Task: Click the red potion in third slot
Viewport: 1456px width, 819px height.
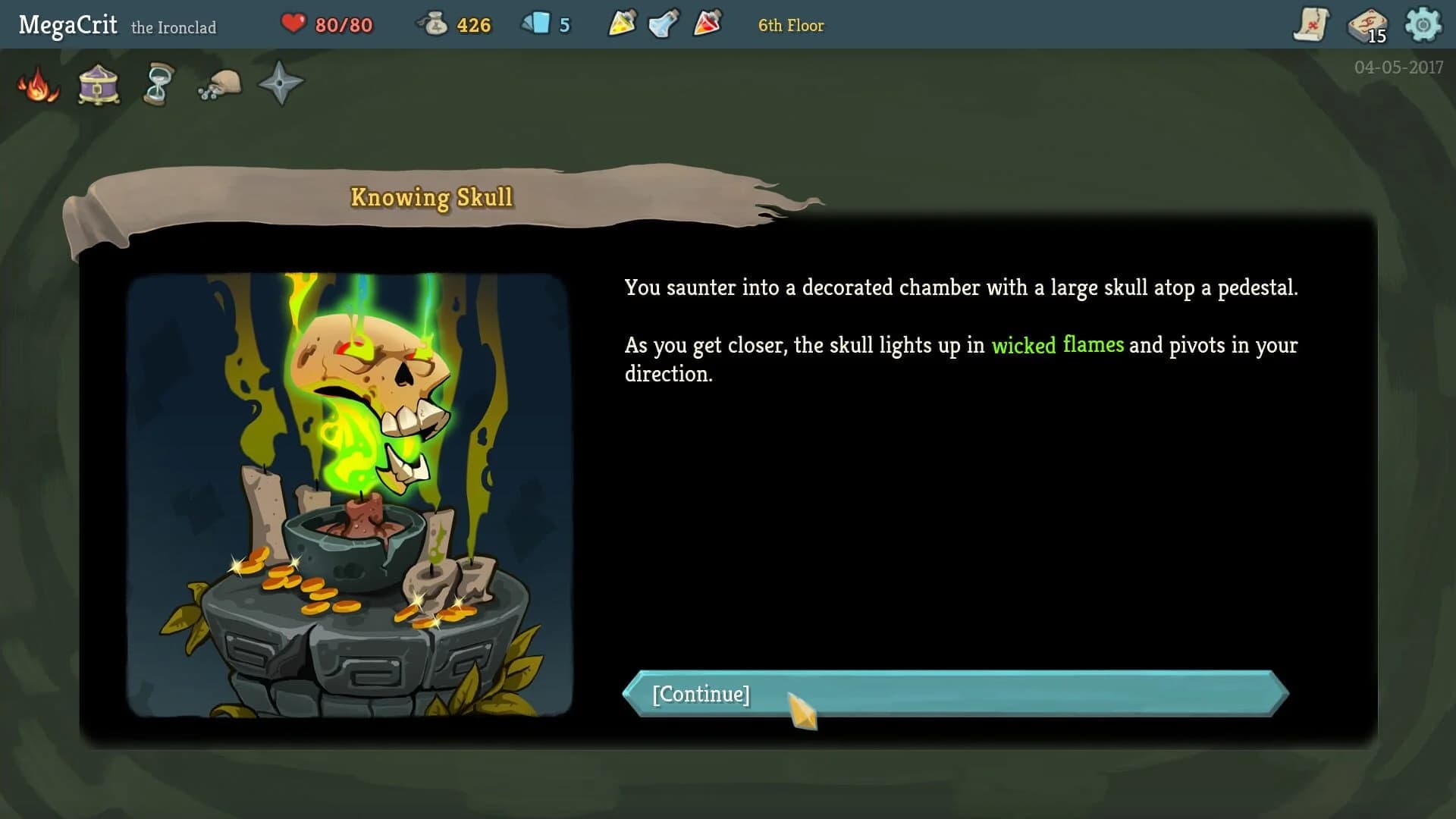Action: click(705, 24)
